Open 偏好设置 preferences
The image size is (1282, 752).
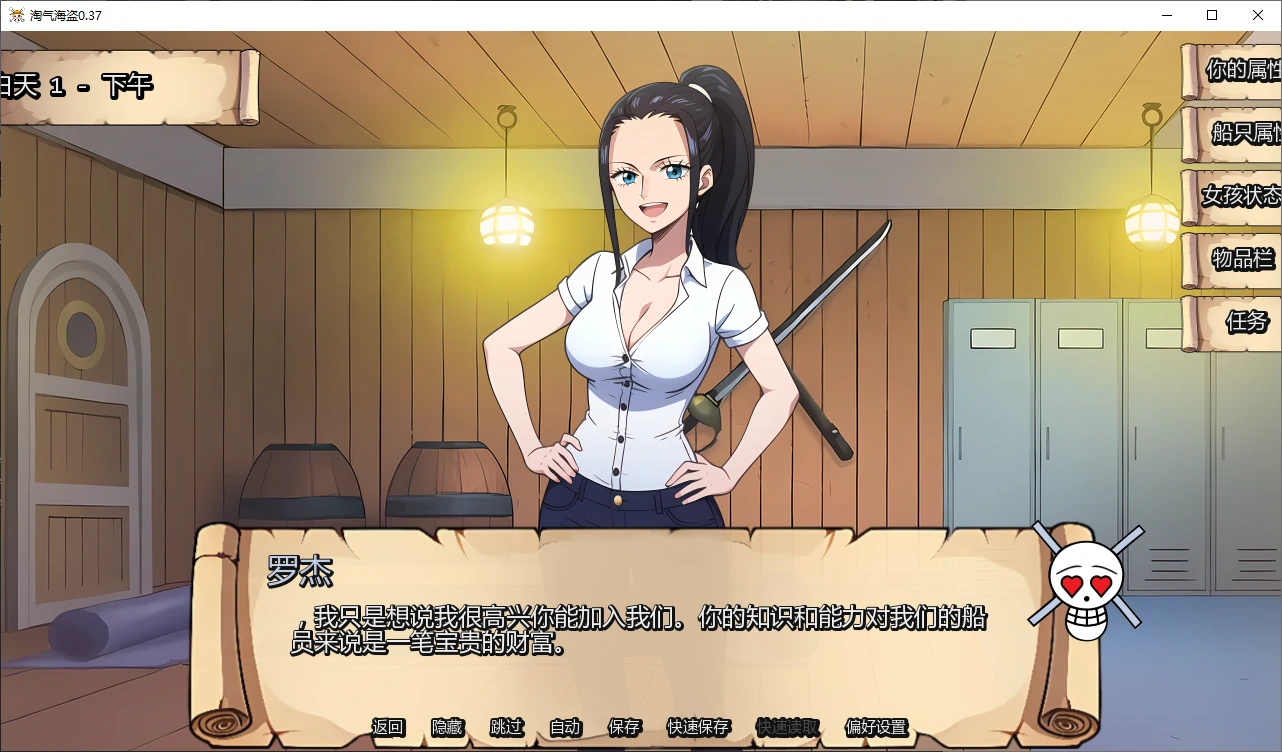[x=876, y=727]
